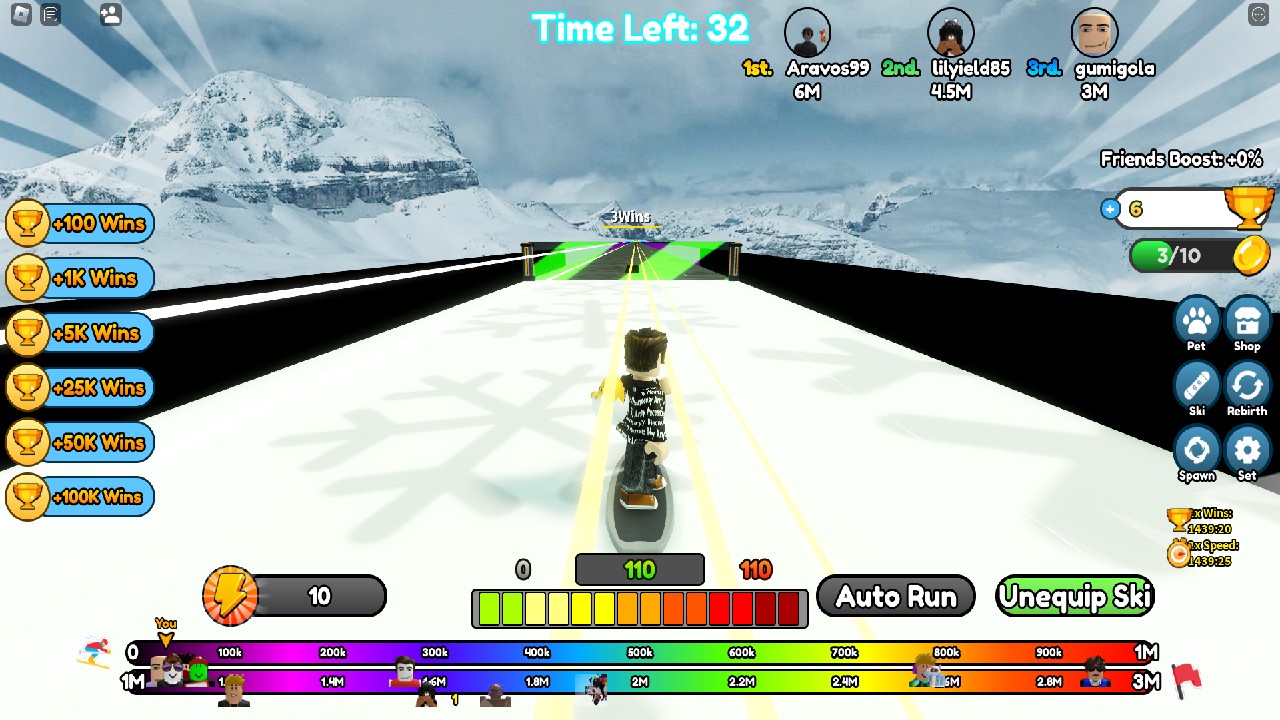Toggle Auto Run on
Image resolution: width=1280 pixels, height=720 pixels.
(x=895, y=596)
